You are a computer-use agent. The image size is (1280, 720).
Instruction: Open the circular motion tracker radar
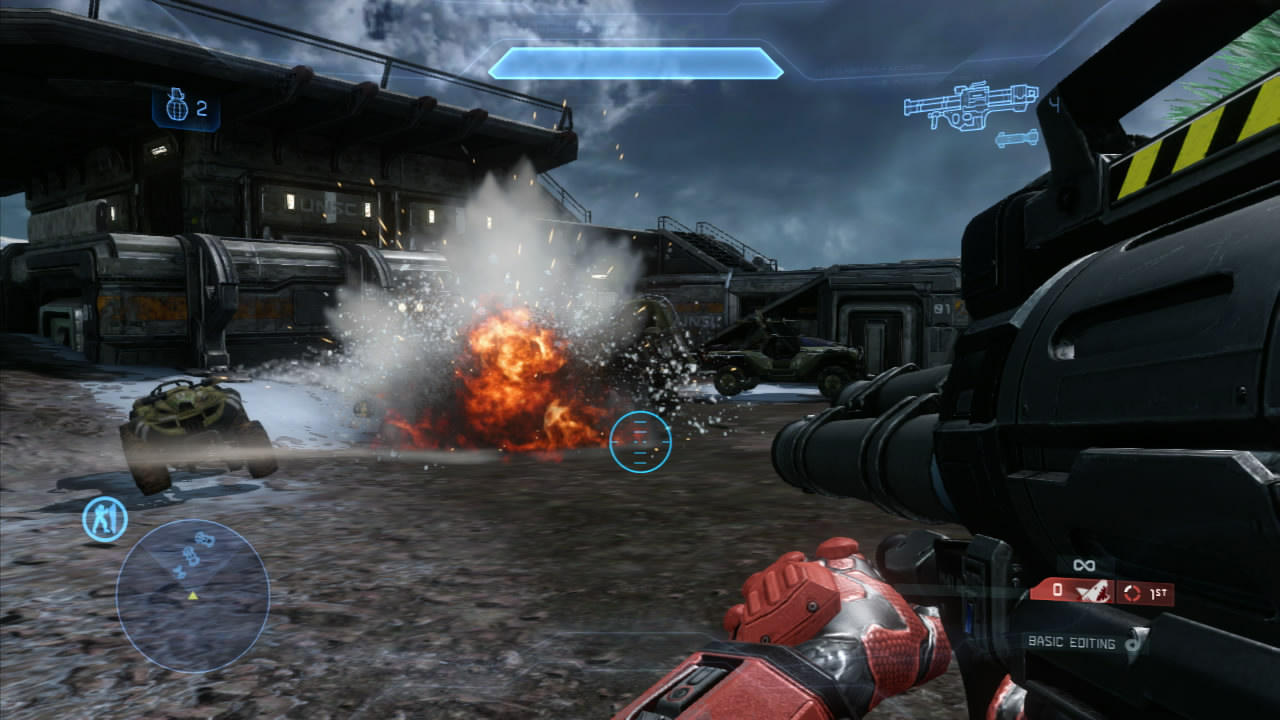click(x=193, y=596)
